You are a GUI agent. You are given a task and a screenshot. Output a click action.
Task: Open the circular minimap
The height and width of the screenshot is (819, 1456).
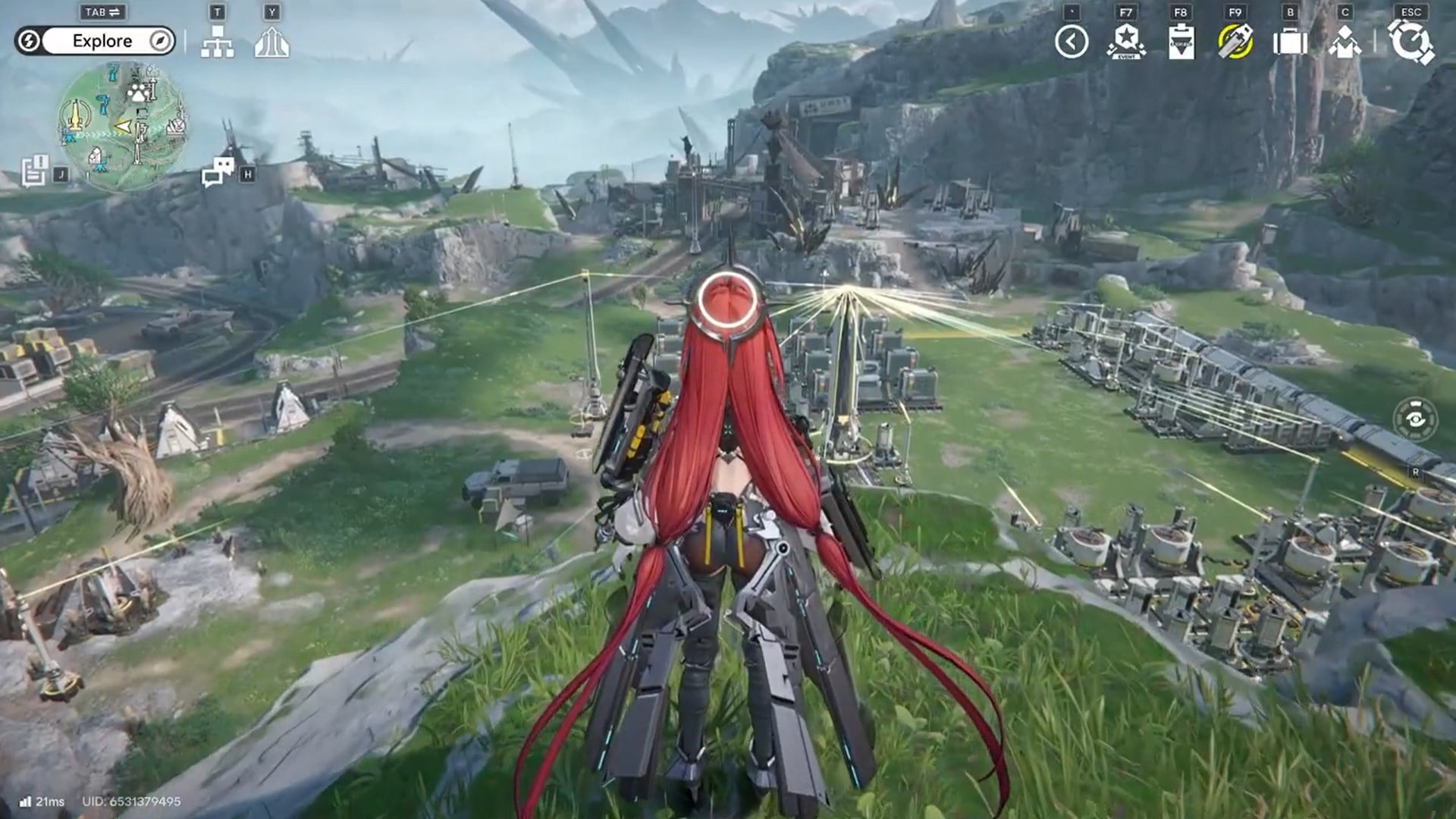point(122,124)
